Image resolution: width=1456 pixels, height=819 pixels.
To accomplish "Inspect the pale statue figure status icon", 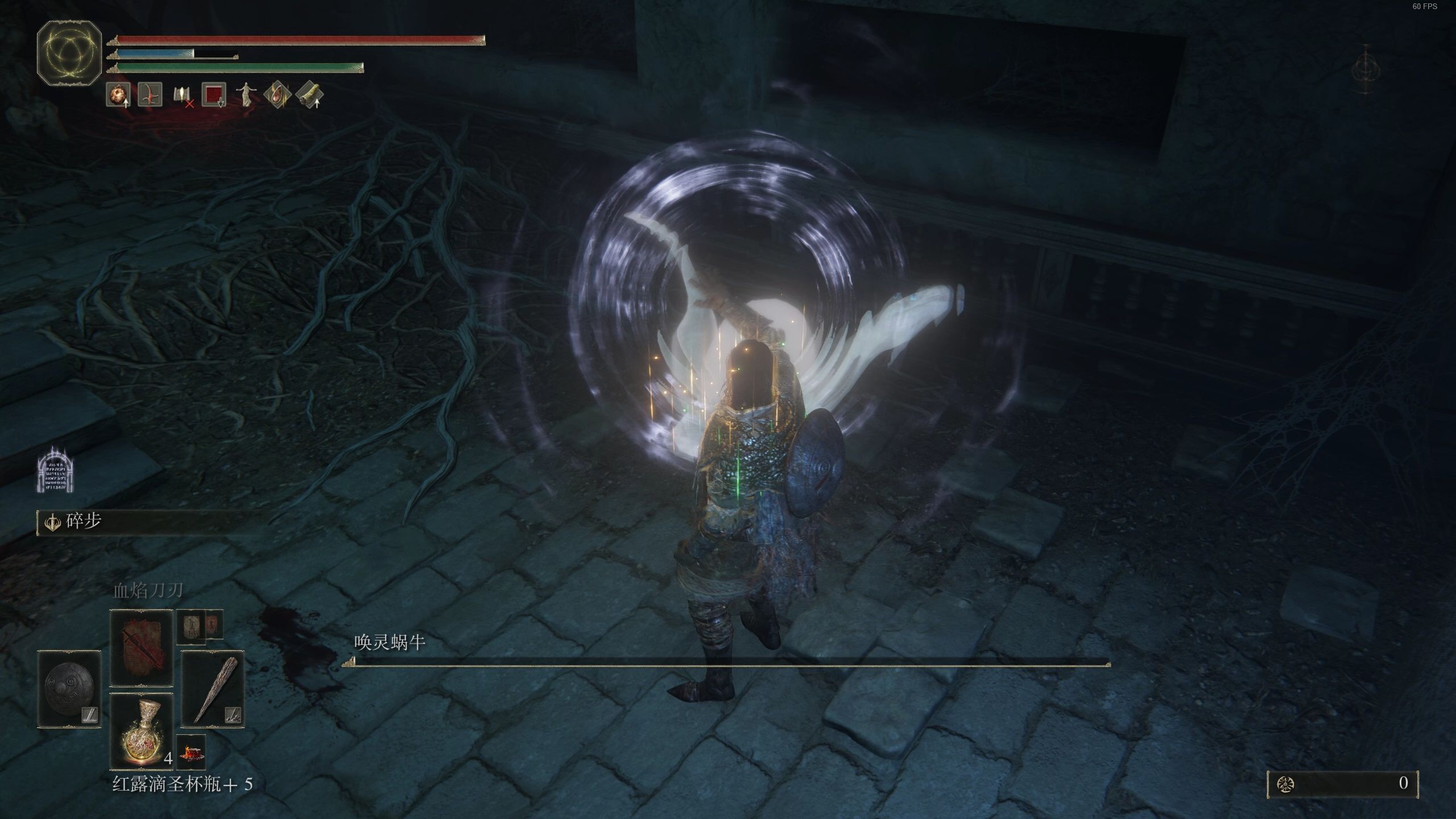I will click(246, 94).
